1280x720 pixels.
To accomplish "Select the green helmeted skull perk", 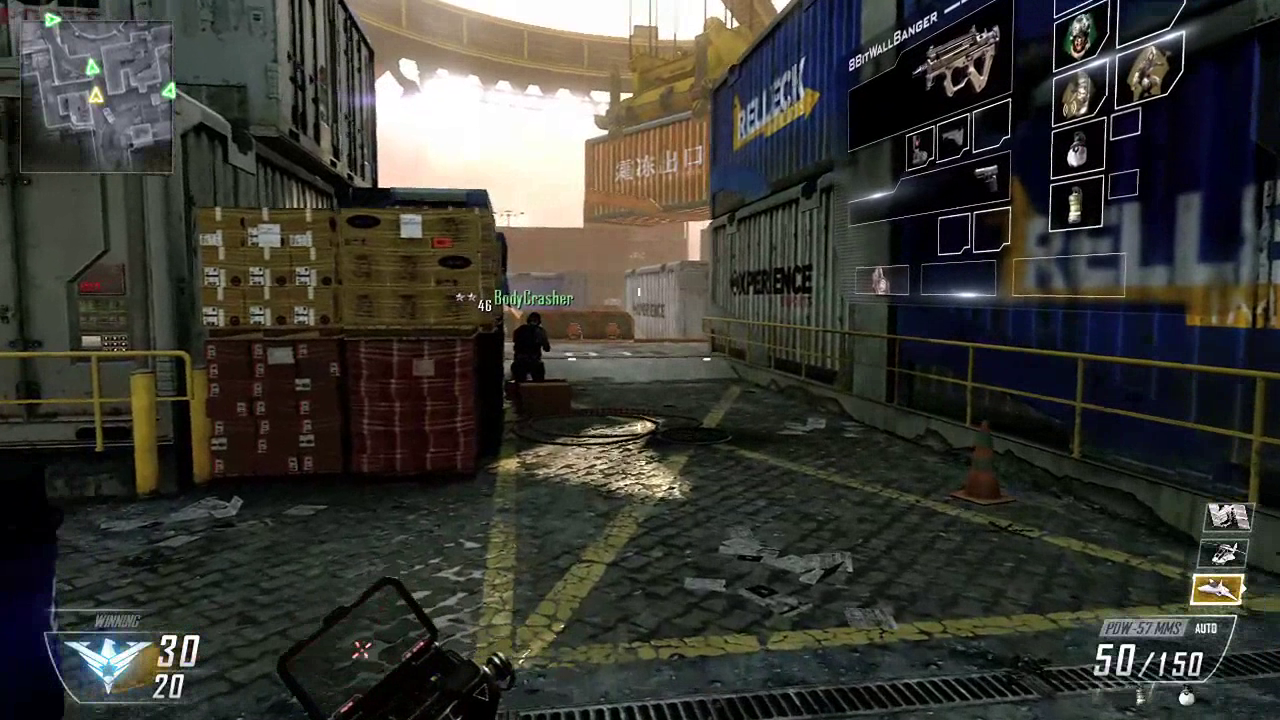I will [1081, 37].
